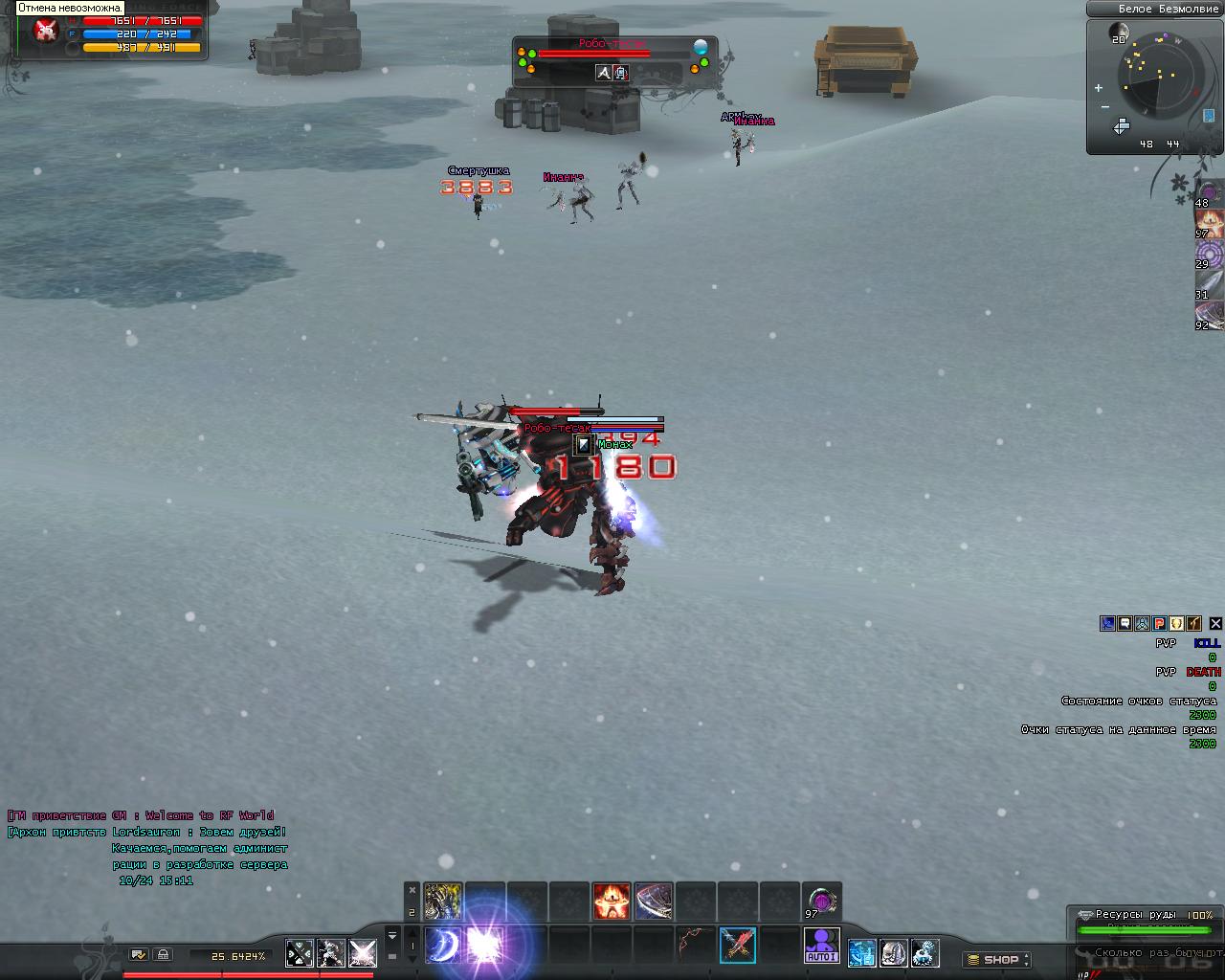Click the map toggle icon under the minimap
Viewport: 1225px width, 980px height.
1121,126
